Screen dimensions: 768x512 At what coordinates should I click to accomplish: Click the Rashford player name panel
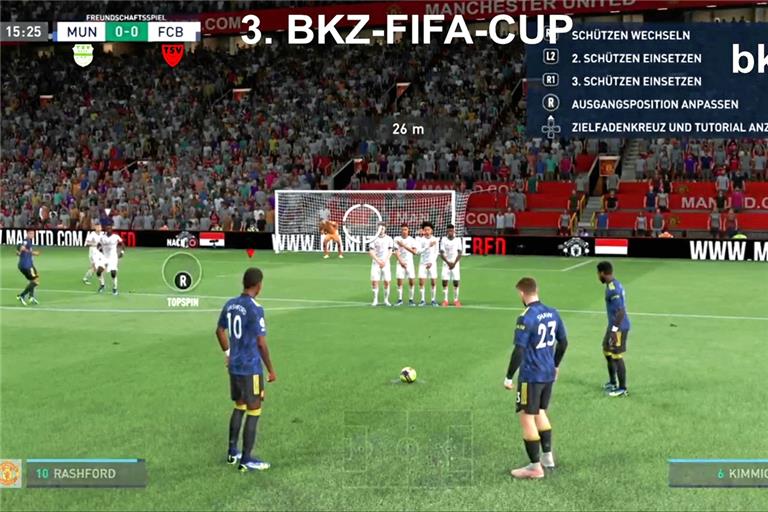point(85,473)
